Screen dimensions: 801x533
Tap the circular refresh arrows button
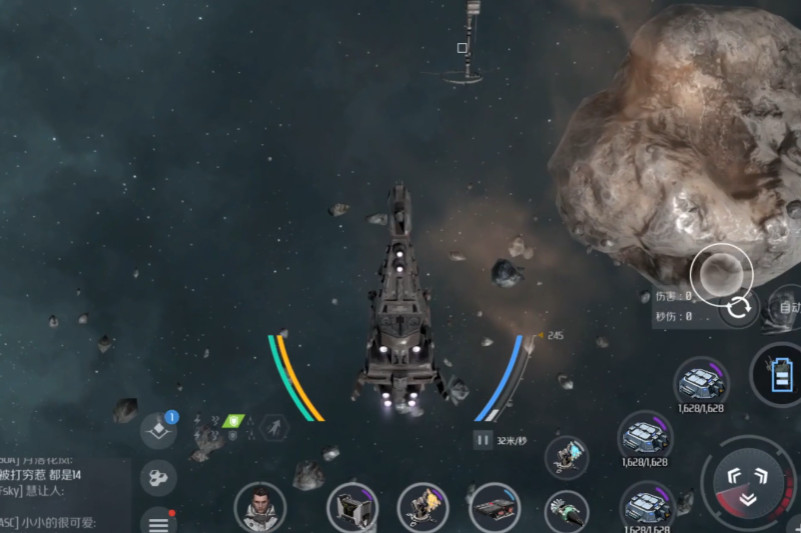tap(739, 307)
